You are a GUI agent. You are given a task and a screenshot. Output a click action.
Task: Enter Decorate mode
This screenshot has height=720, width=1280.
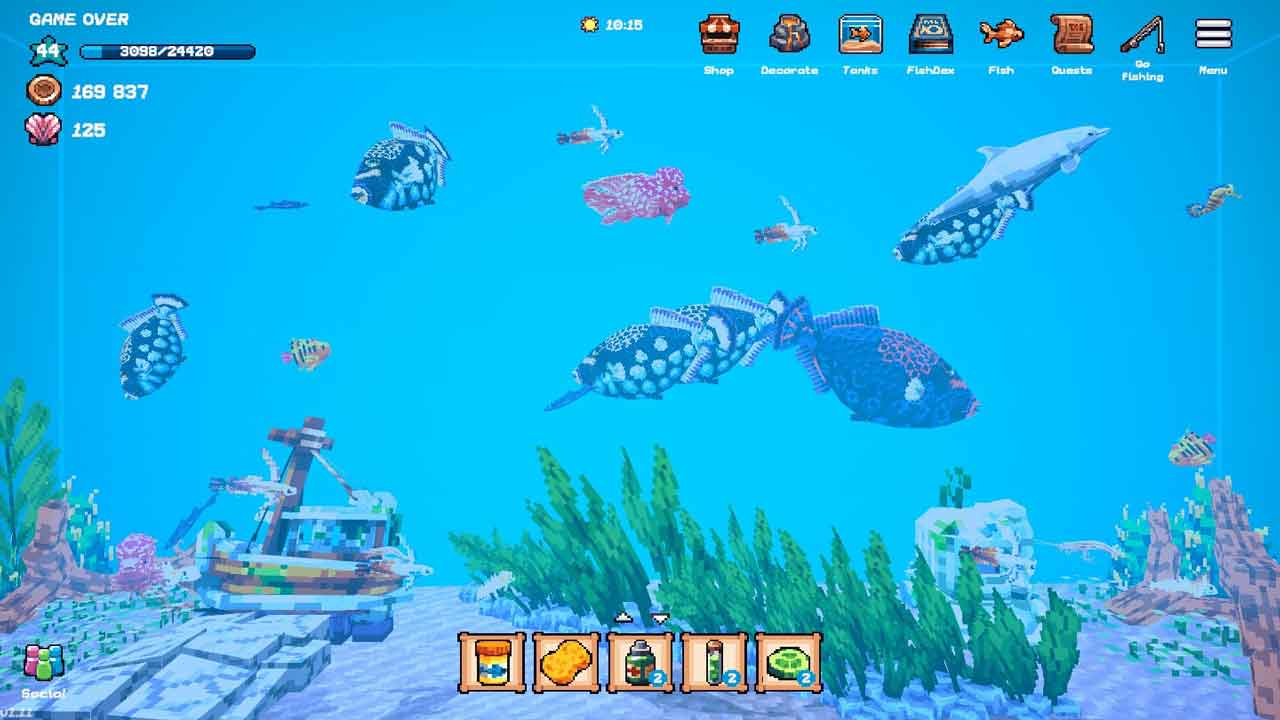[x=789, y=36]
